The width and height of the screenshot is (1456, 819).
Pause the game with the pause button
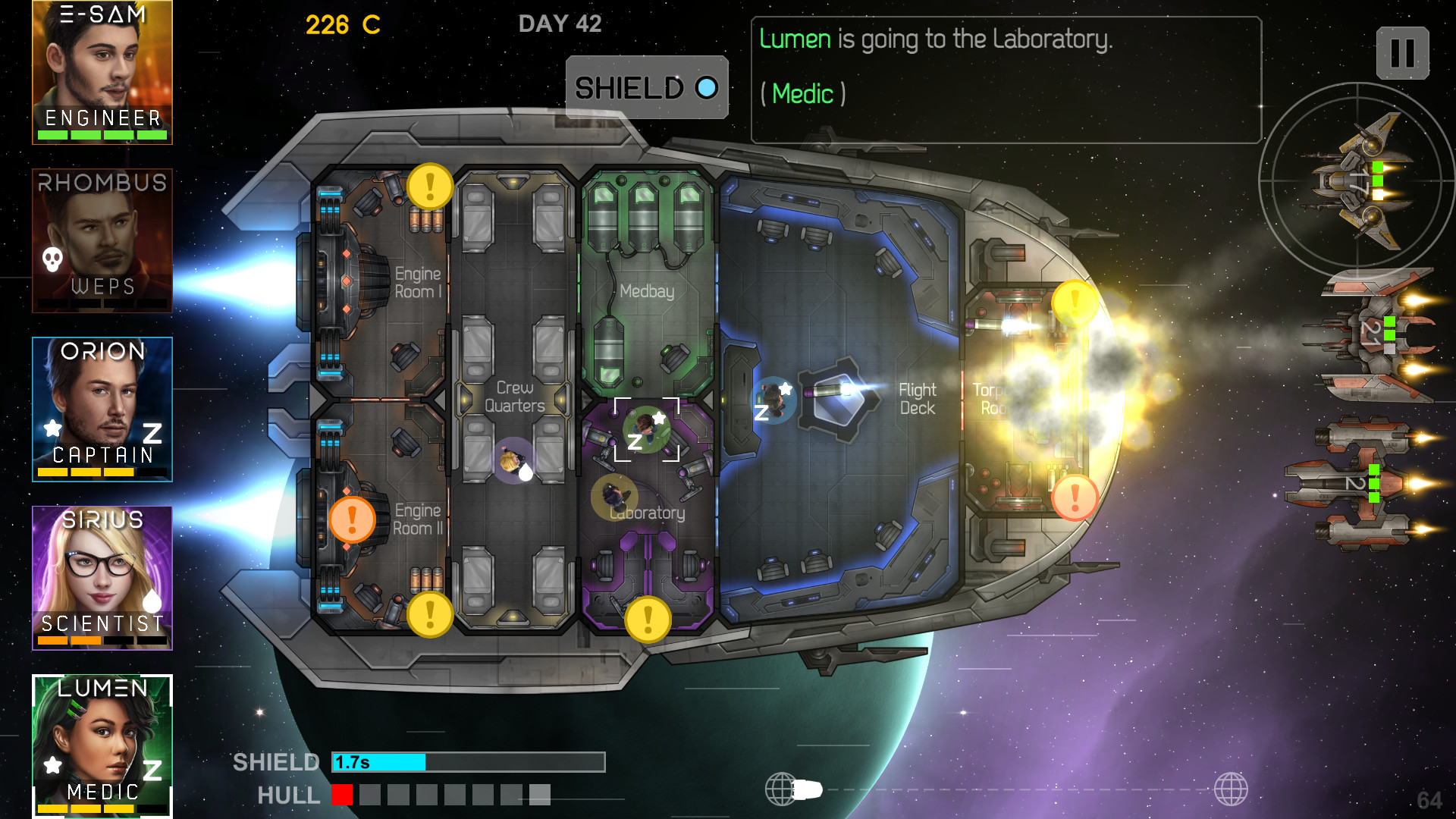coord(1402,53)
